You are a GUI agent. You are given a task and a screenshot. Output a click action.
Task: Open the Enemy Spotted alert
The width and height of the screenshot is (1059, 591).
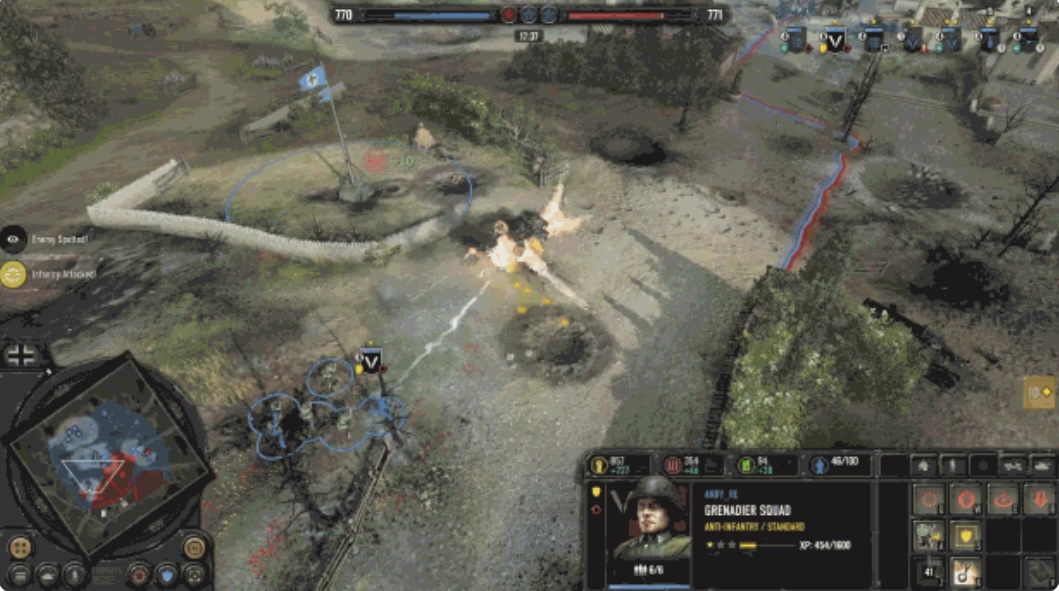coord(14,239)
